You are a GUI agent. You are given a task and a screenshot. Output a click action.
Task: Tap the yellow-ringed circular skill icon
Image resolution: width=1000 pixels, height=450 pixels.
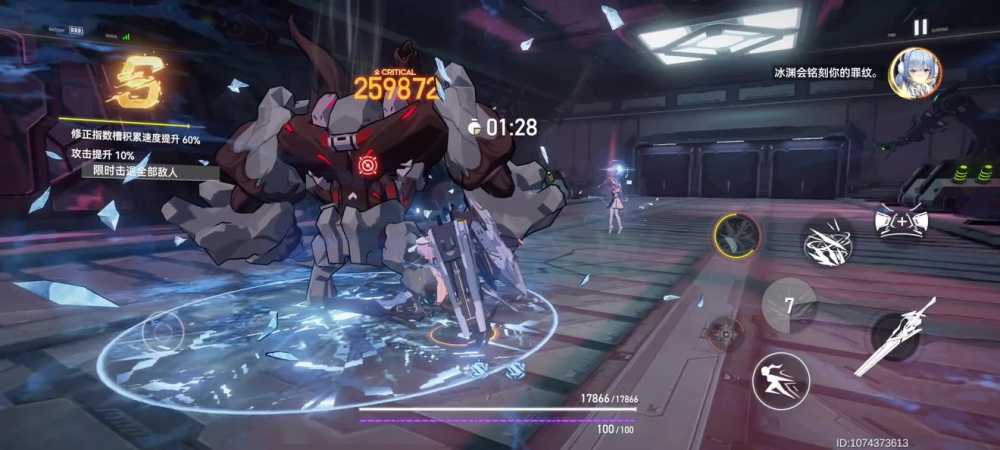(738, 237)
